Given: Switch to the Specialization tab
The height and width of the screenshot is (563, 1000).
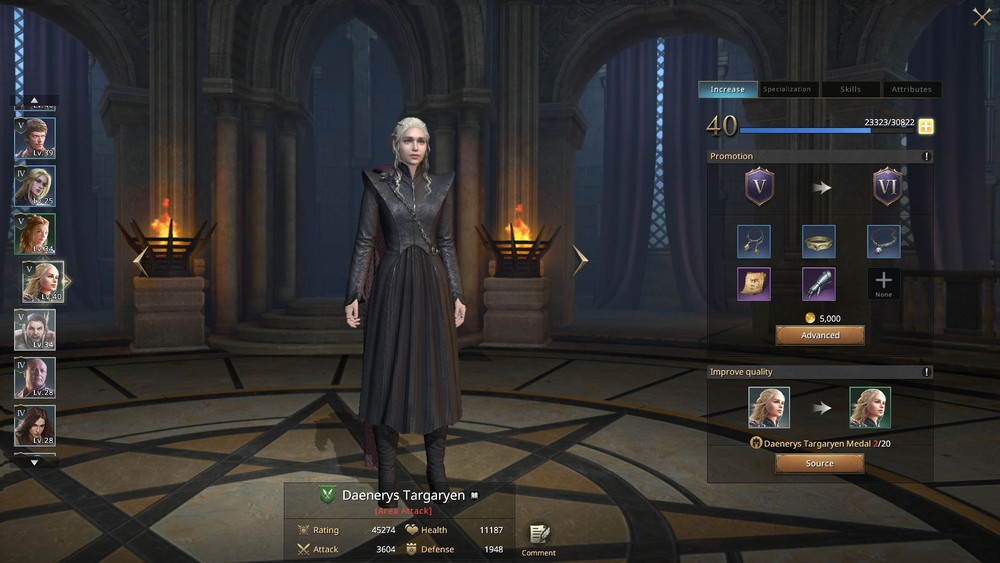Looking at the screenshot, I should (787, 89).
